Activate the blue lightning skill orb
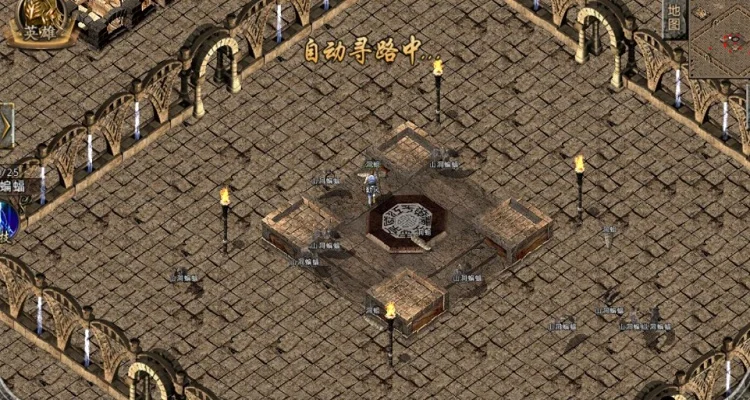Viewport: 750px width, 400px height. 6,221
